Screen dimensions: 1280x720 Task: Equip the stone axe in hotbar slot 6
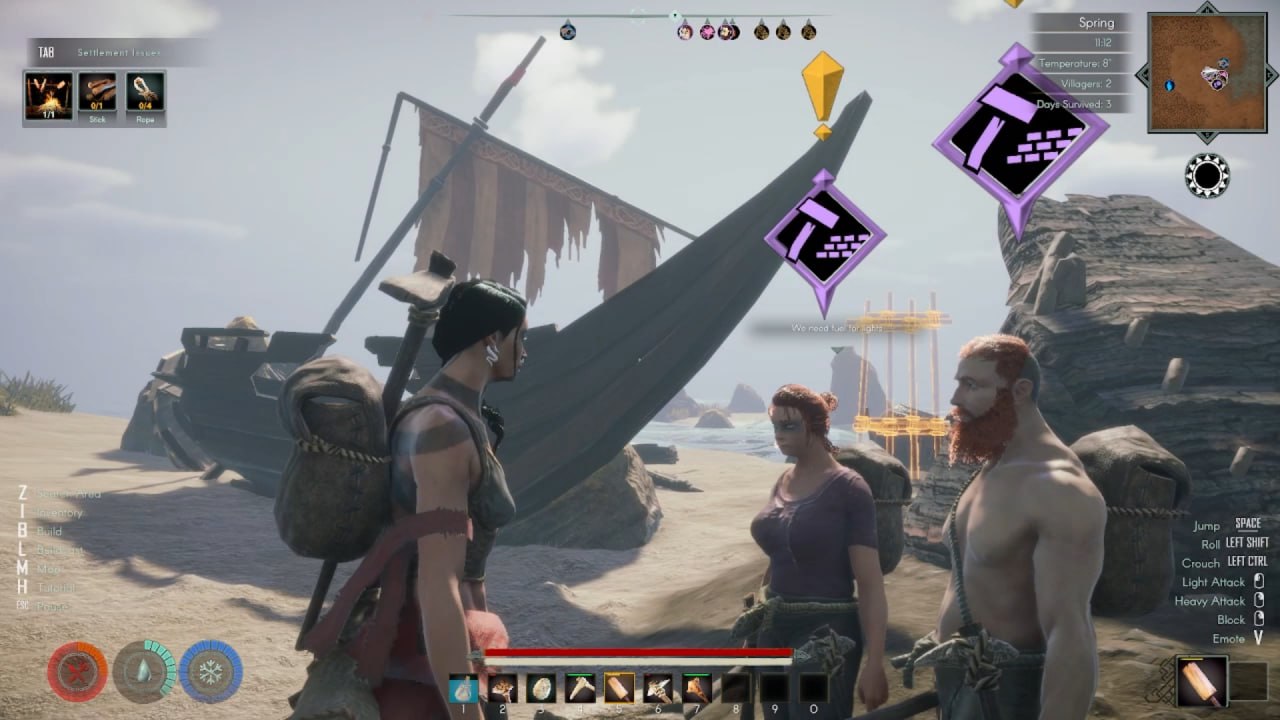(x=657, y=688)
